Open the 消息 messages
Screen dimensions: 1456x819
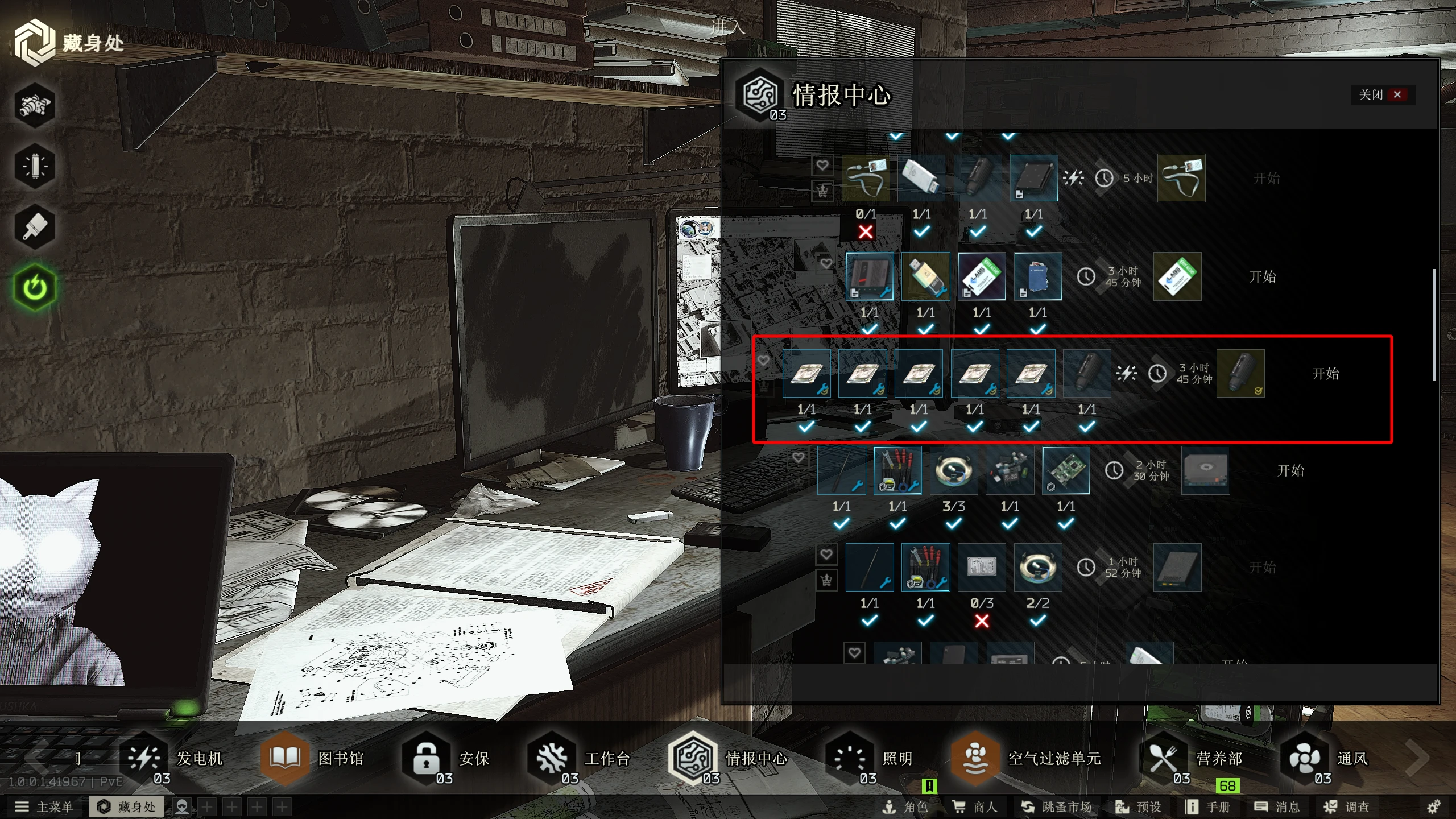[1277, 807]
